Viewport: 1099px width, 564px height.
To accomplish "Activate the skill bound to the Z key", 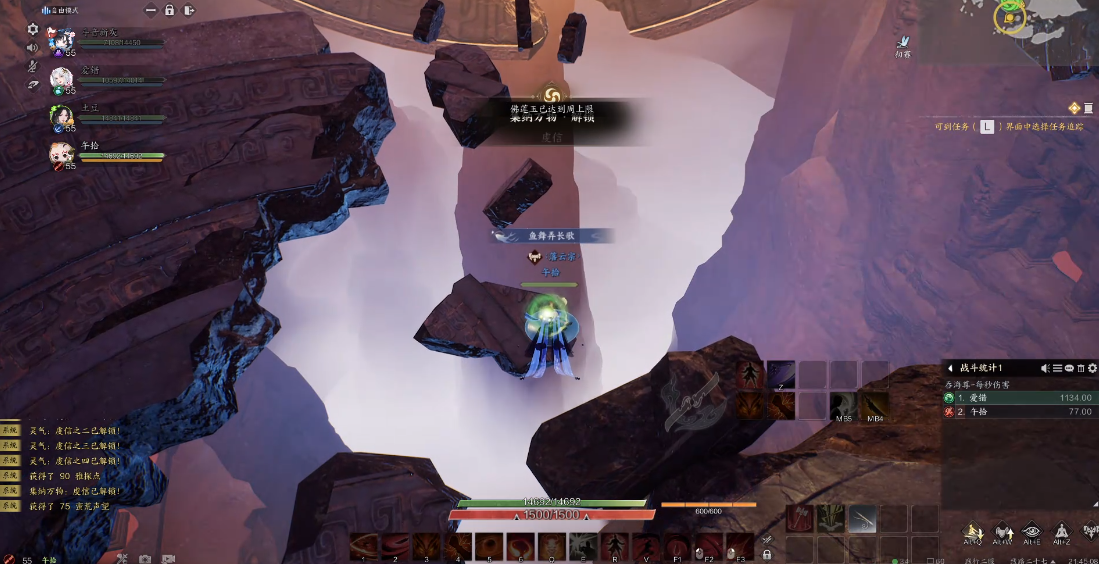I will coord(781,374).
